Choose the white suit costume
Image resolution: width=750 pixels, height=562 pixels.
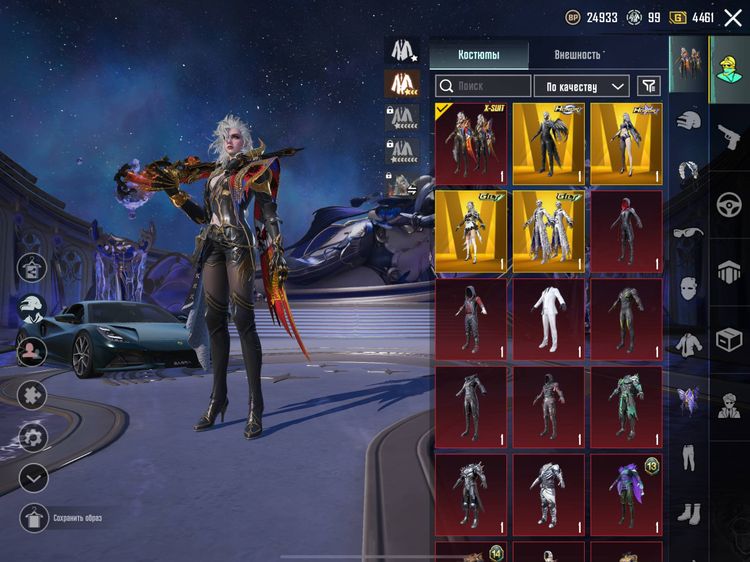tap(548, 318)
